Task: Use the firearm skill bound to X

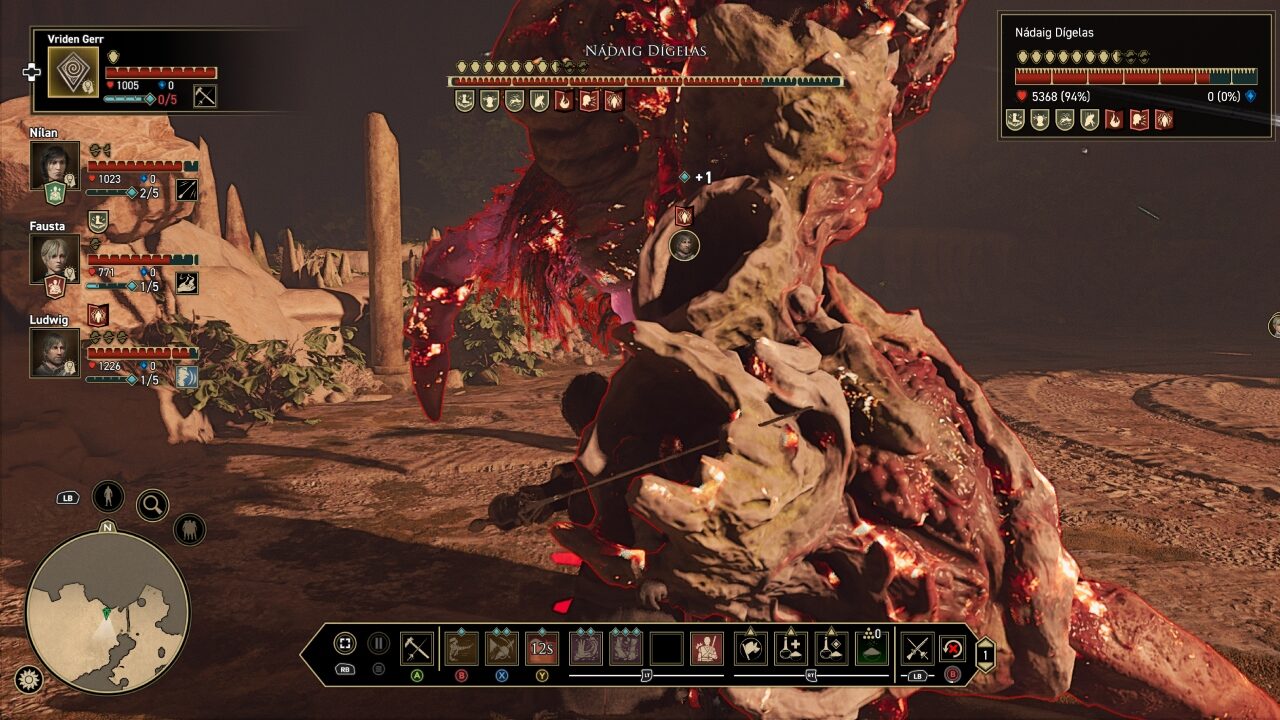Action: (x=503, y=648)
